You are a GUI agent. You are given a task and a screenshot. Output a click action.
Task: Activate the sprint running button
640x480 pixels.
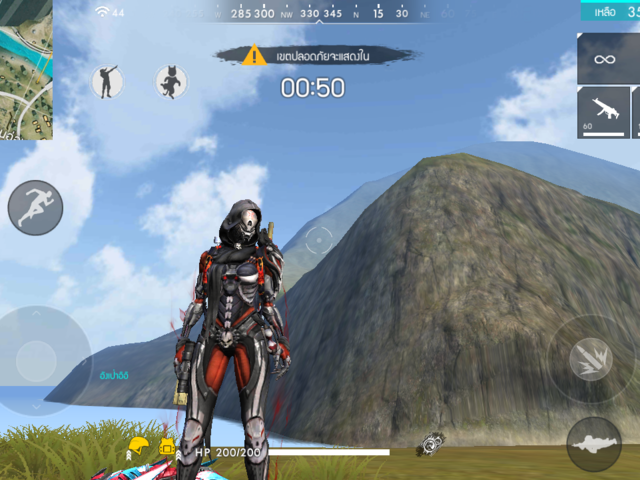(x=35, y=208)
